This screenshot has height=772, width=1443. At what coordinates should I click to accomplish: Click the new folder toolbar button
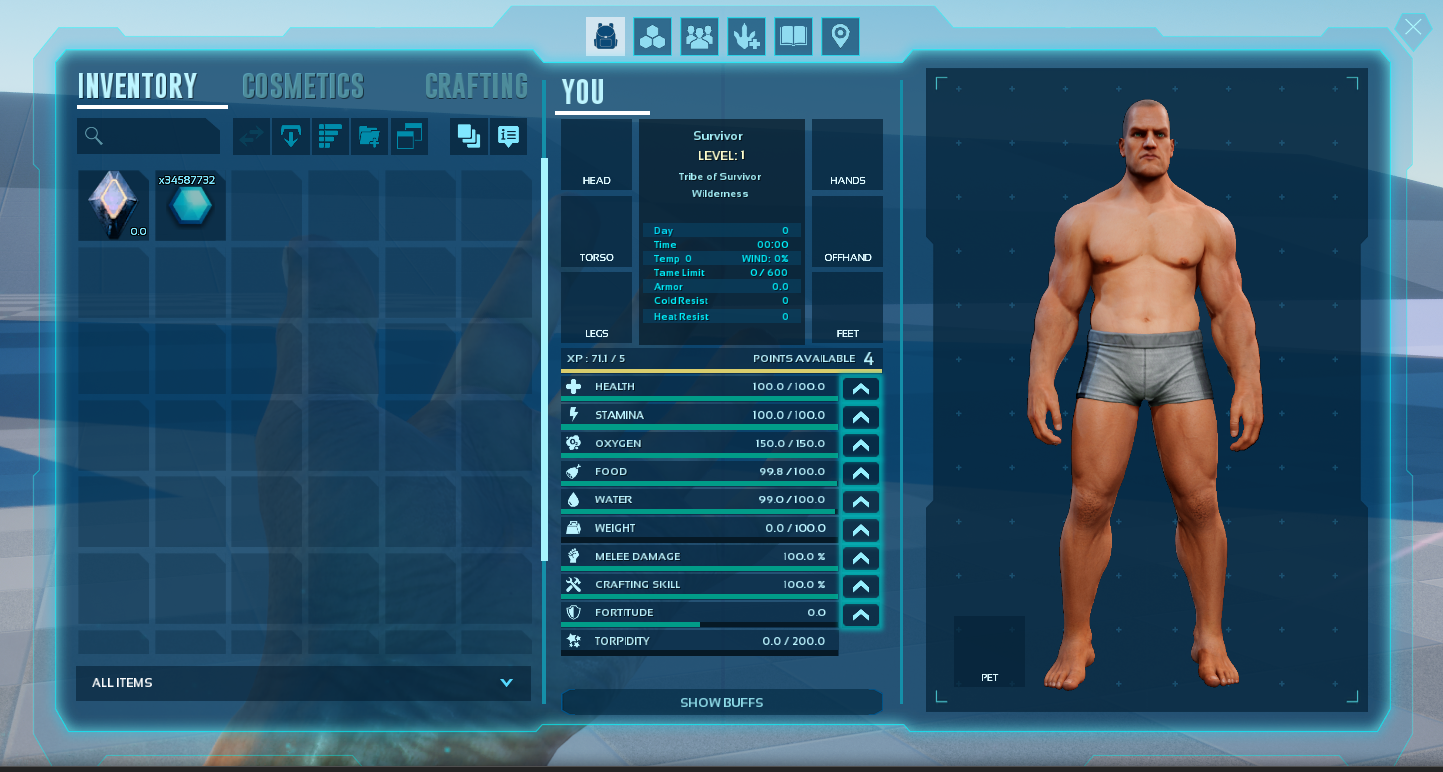point(369,136)
